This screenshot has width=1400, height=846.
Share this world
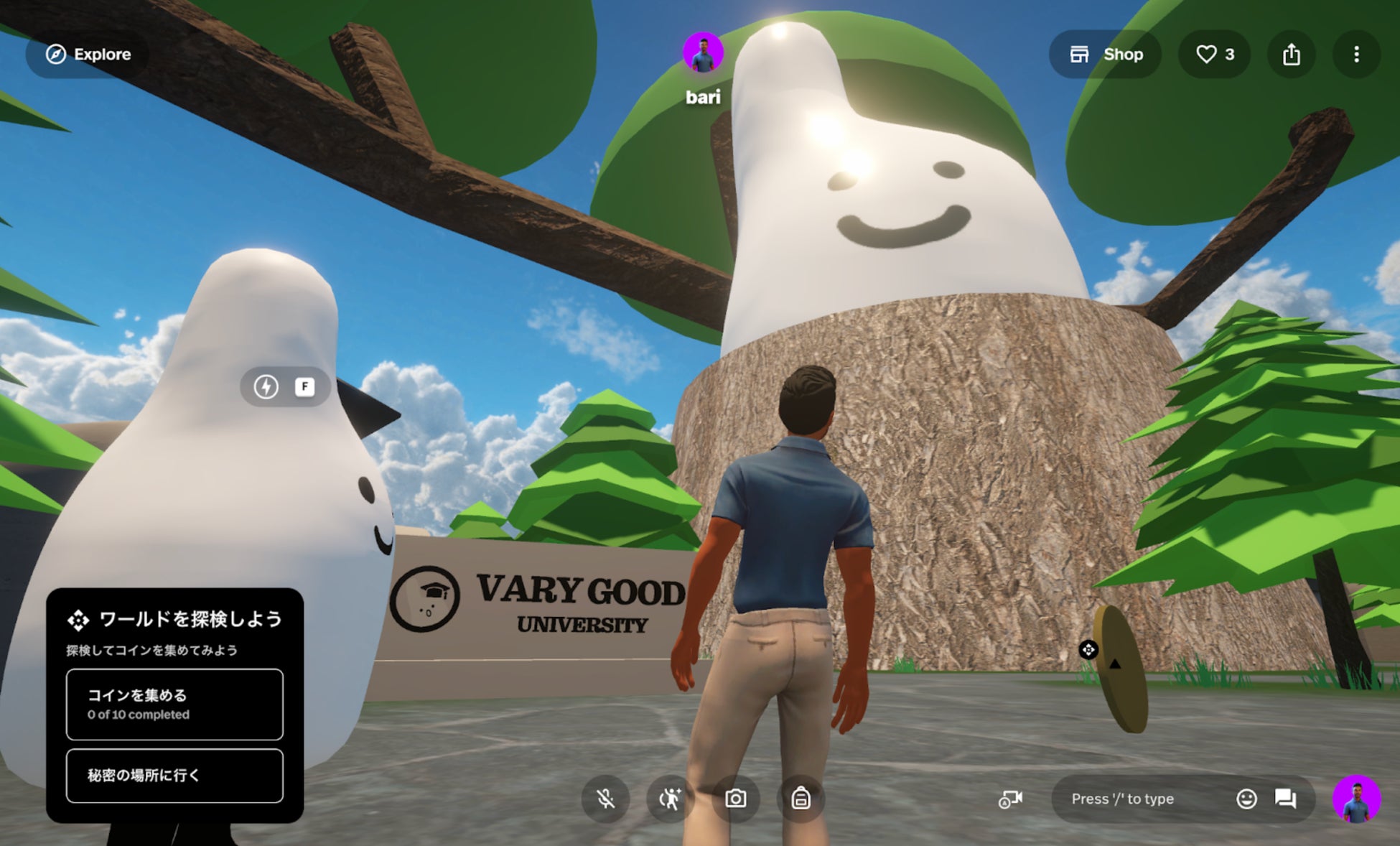coord(1291,55)
